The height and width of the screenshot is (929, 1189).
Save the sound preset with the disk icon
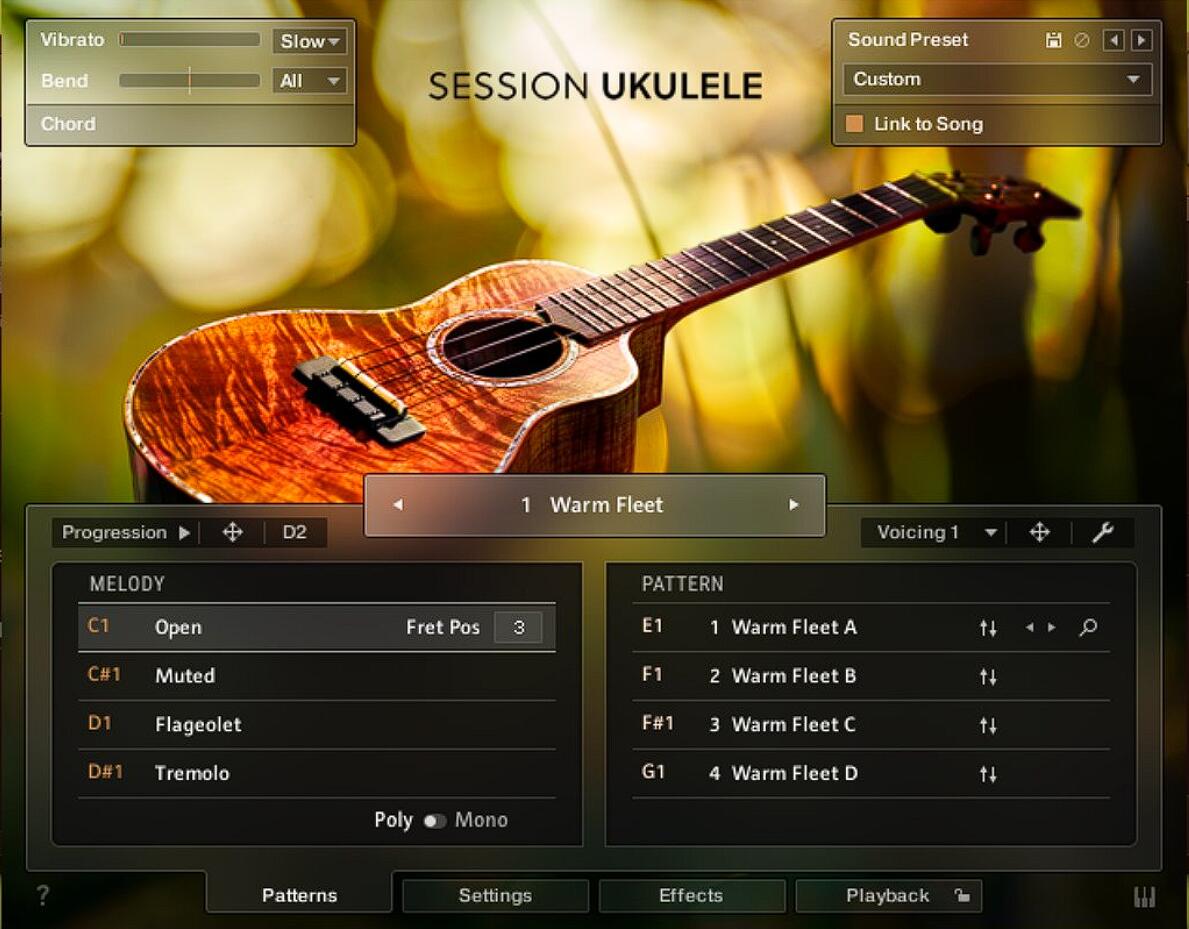click(1053, 40)
